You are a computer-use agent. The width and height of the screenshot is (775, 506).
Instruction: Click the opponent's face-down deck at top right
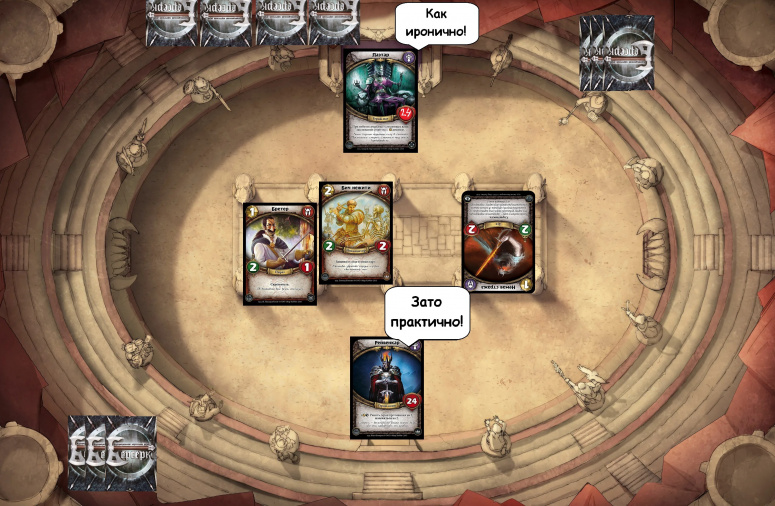coord(616,53)
